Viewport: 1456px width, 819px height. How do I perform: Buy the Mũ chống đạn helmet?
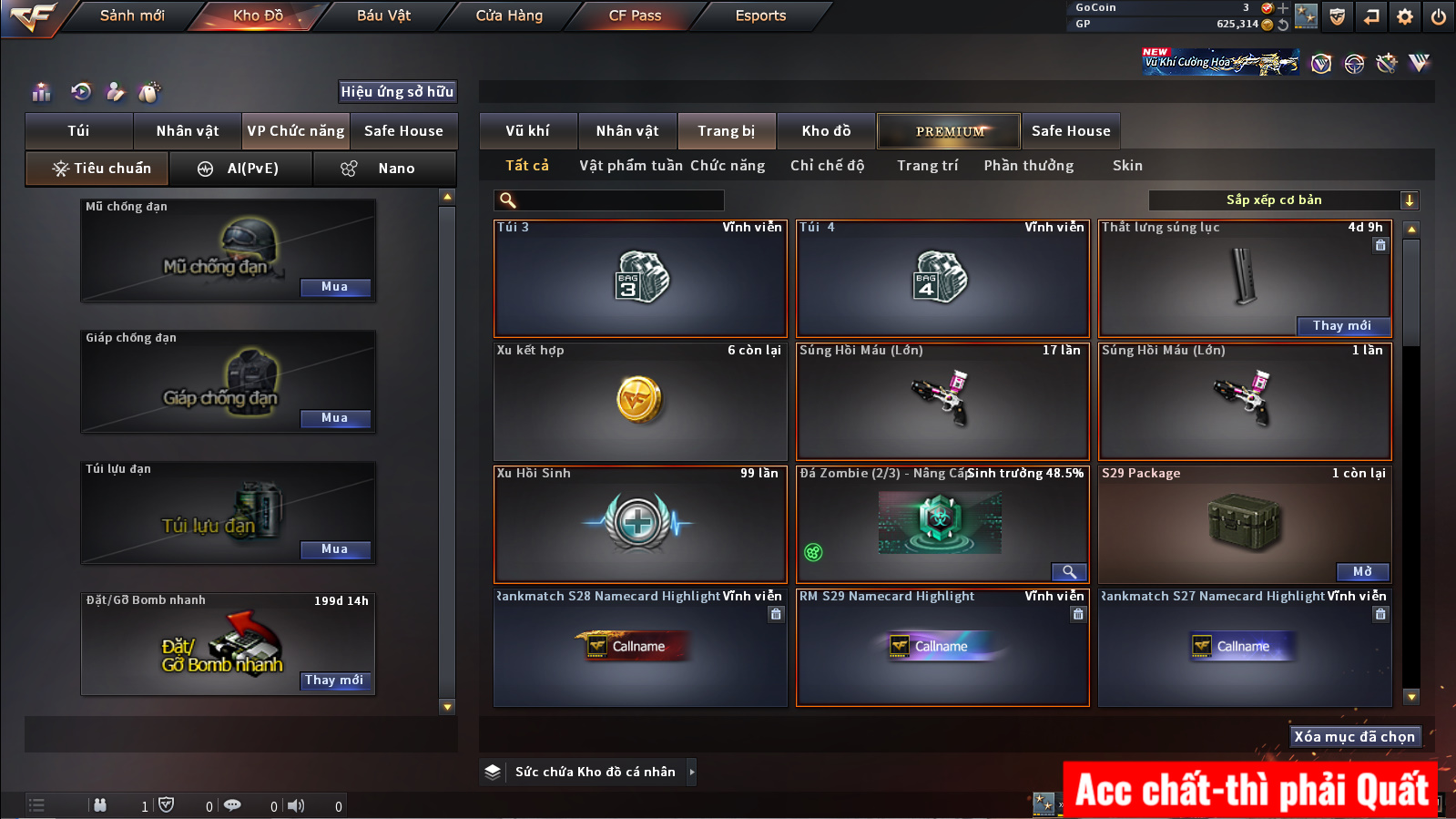(x=334, y=287)
